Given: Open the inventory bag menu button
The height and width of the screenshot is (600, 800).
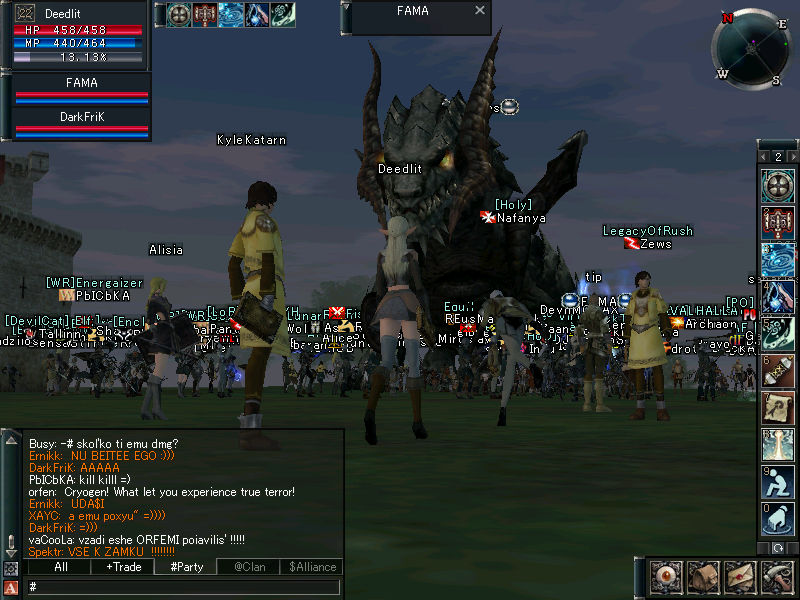Looking at the screenshot, I should point(703,578).
